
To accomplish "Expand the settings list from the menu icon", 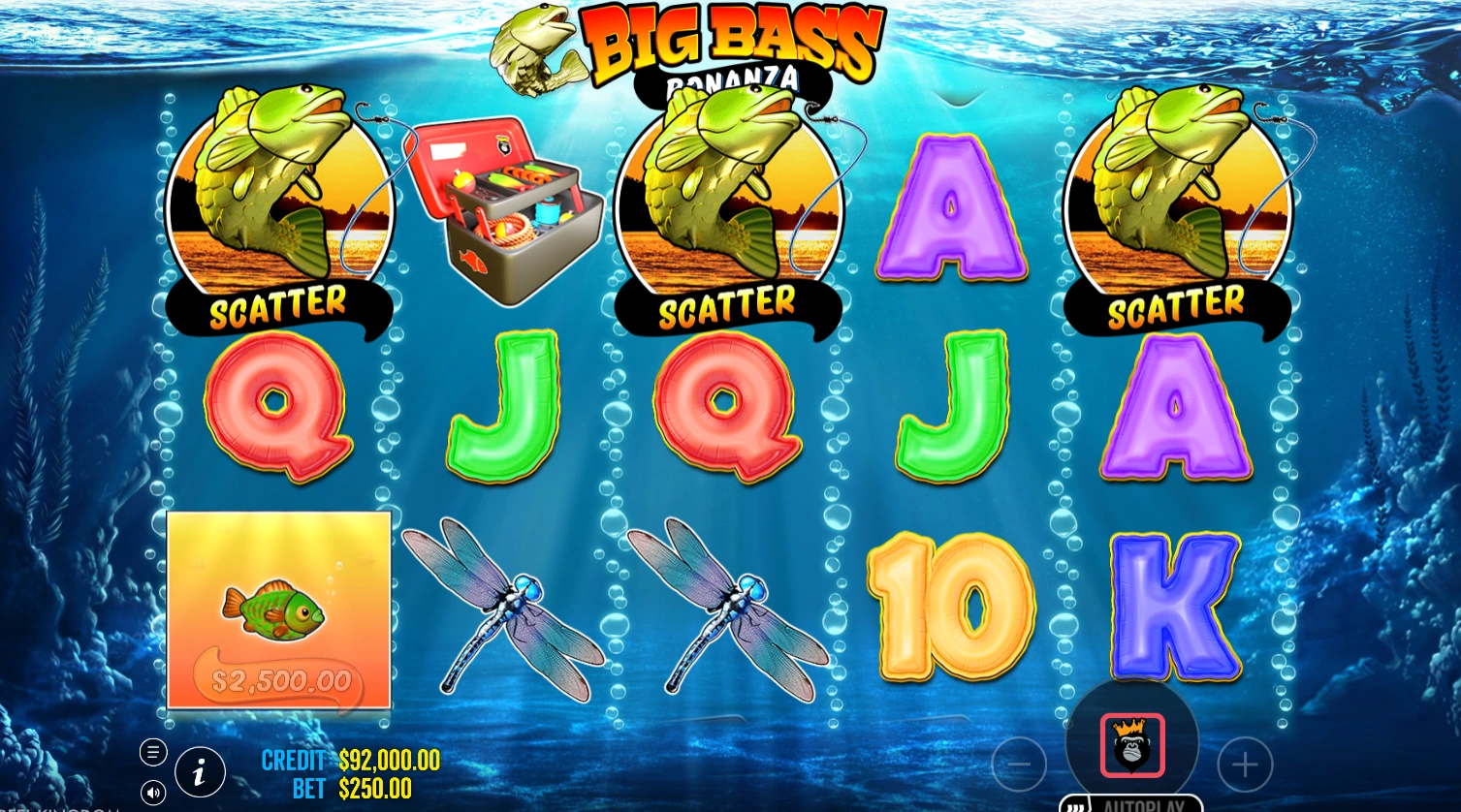I will (x=152, y=752).
